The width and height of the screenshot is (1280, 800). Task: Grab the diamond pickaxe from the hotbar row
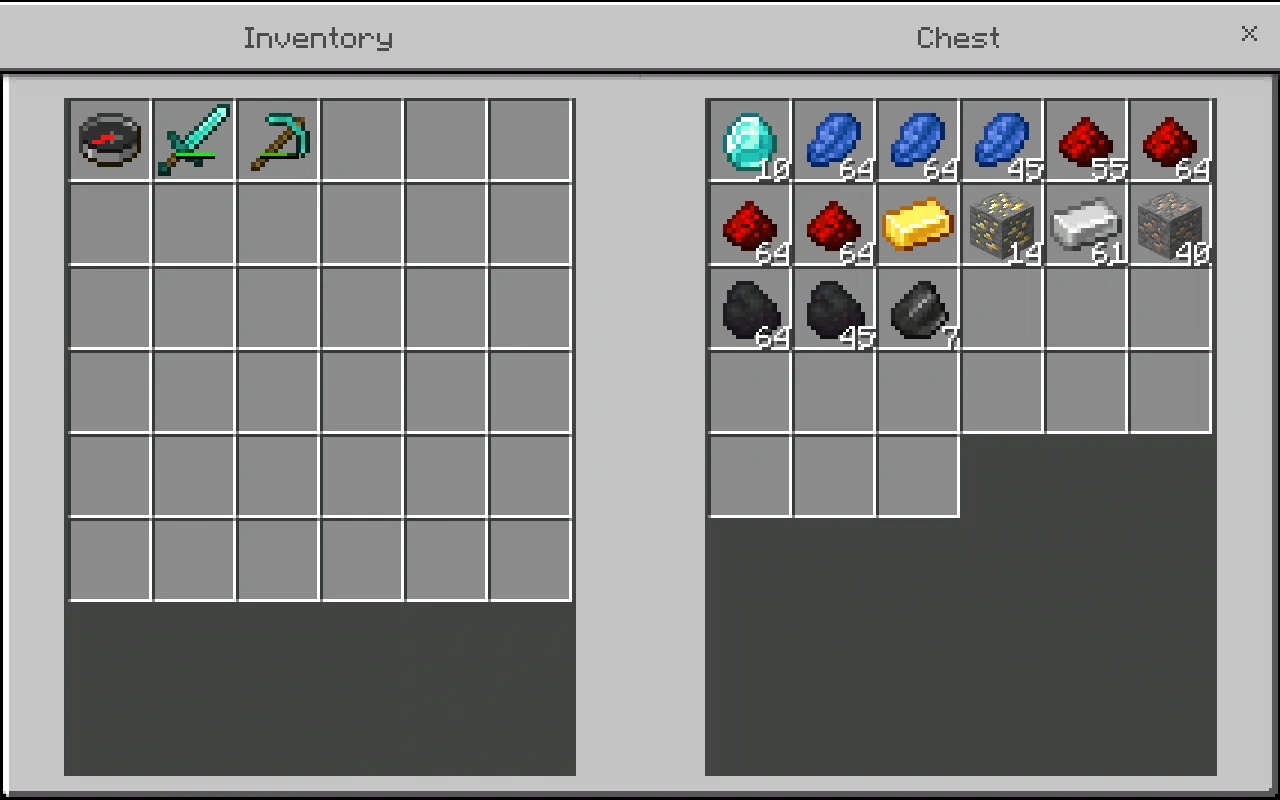[x=278, y=140]
